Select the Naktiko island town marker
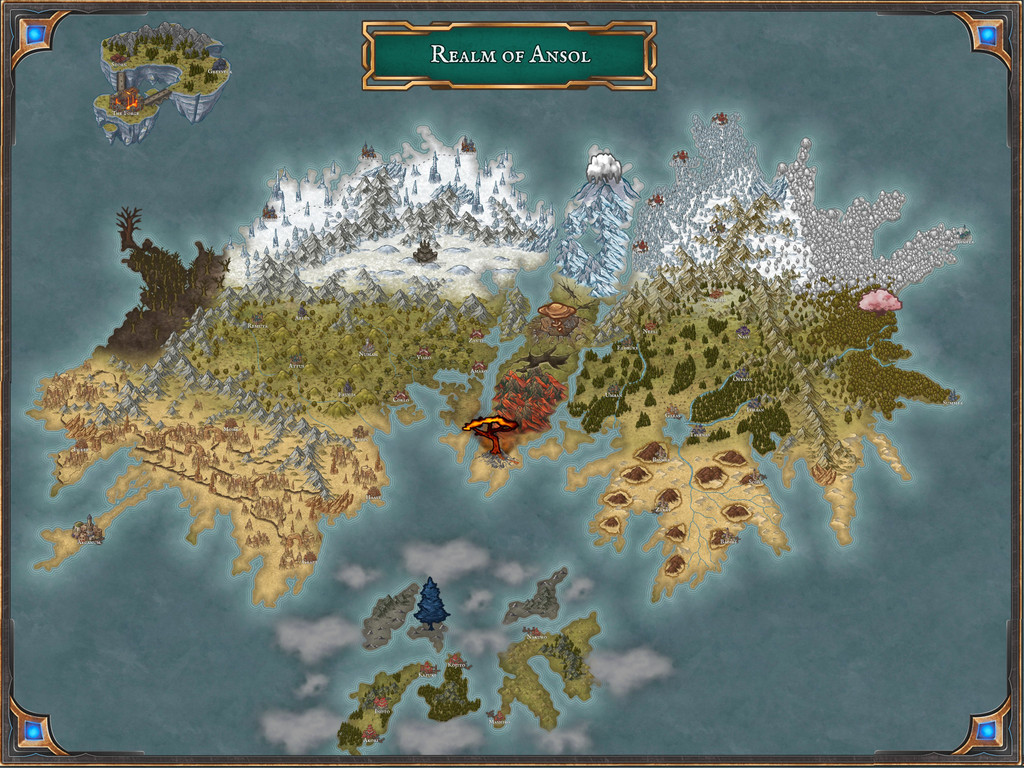 [x=534, y=631]
